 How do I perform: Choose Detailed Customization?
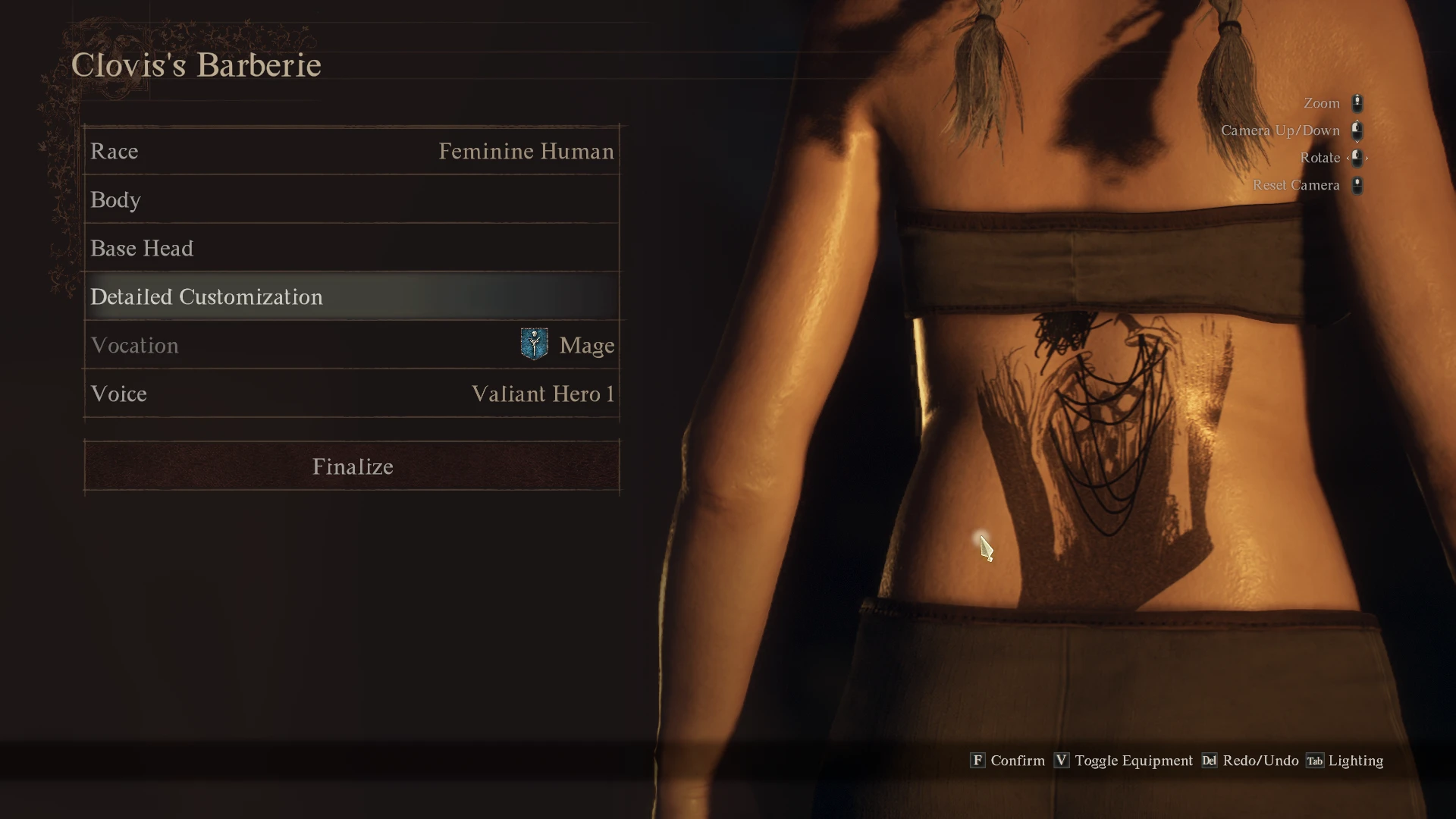pos(352,297)
